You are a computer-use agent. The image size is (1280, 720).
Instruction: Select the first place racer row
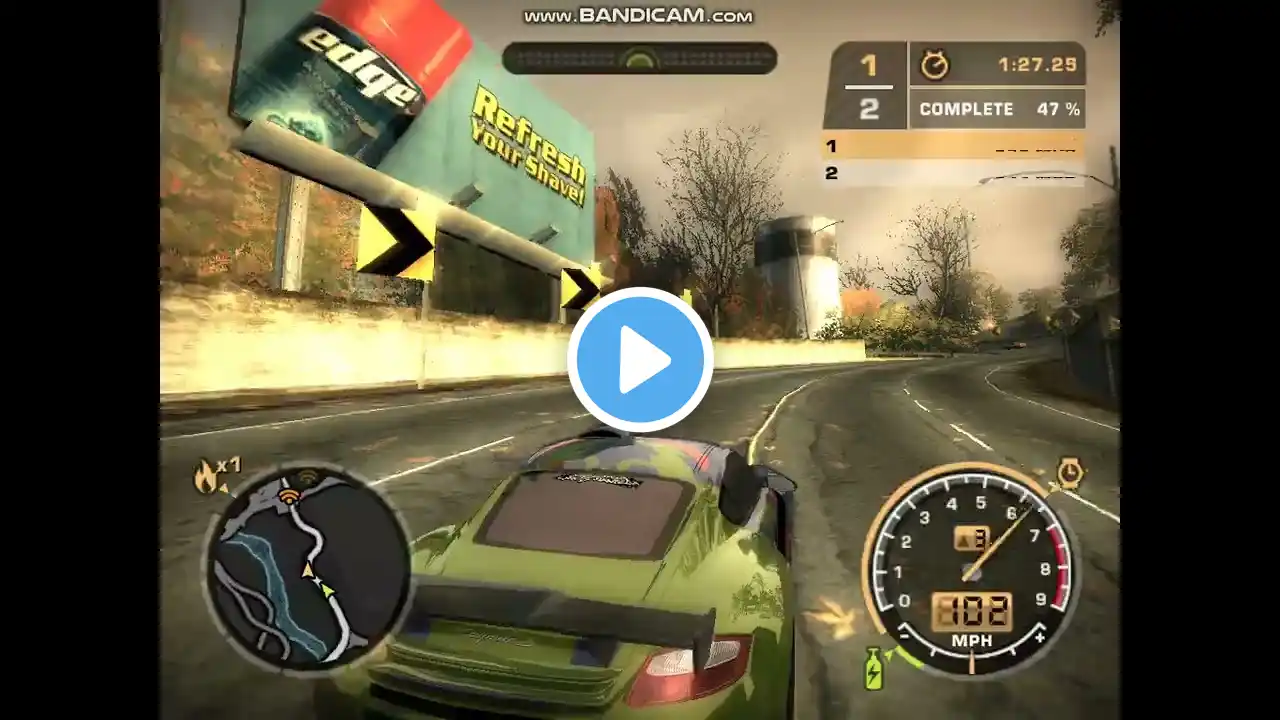[953, 146]
